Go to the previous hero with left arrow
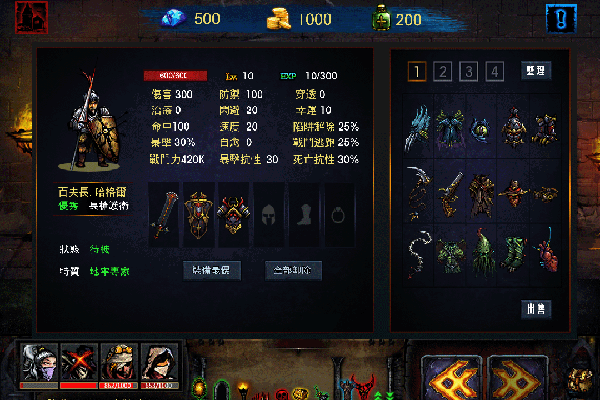The width and height of the screenshot is (600, 400). [x=452, y=377]
